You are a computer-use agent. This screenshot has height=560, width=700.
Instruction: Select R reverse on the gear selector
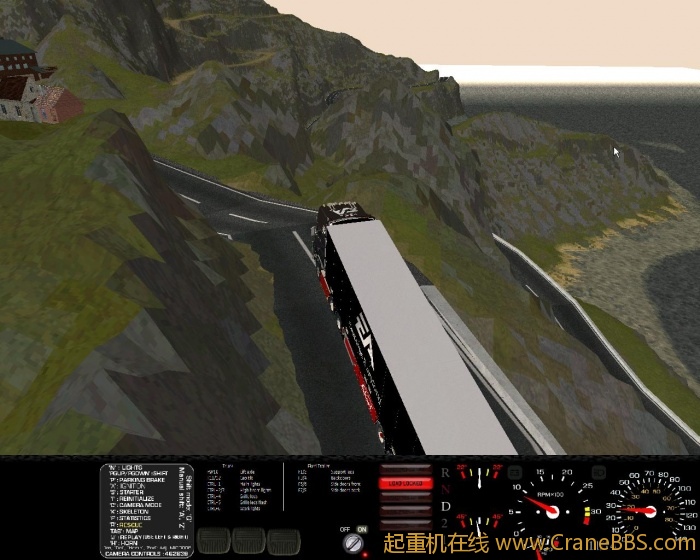click(x=445, y=471)
